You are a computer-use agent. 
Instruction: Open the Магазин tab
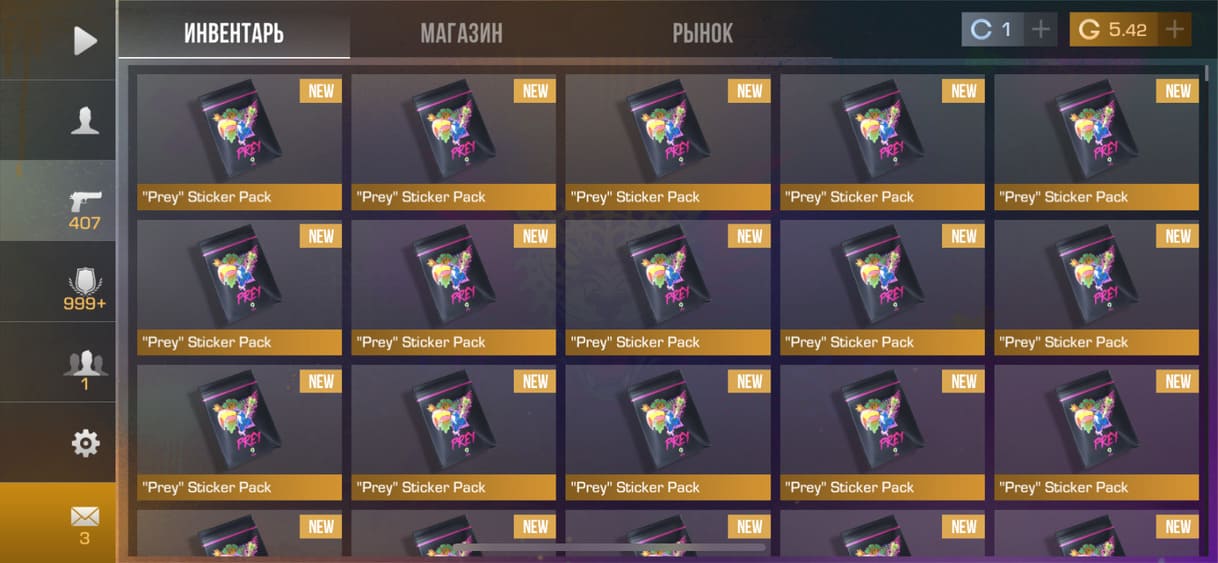[x=461, y=33]
